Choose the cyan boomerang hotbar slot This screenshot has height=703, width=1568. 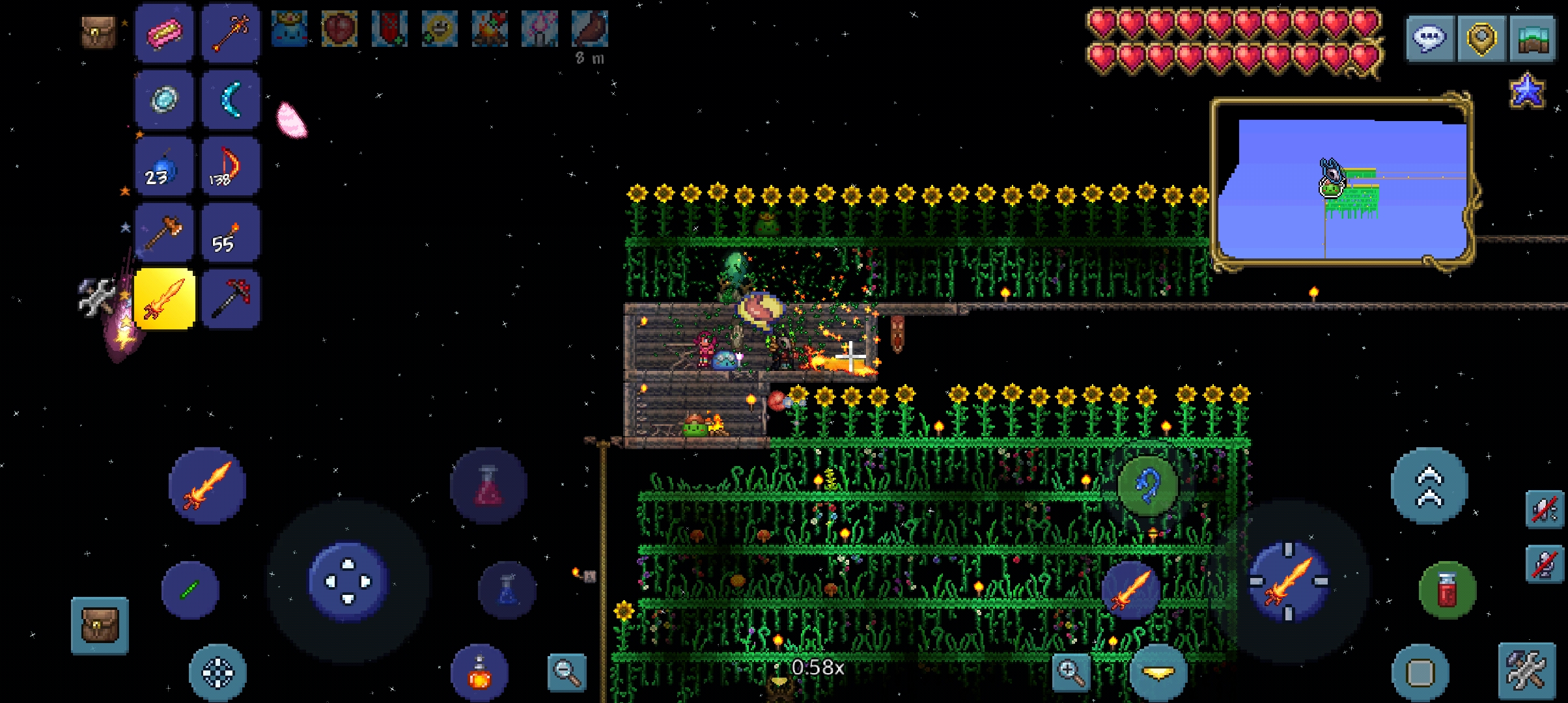coord(231,100)
